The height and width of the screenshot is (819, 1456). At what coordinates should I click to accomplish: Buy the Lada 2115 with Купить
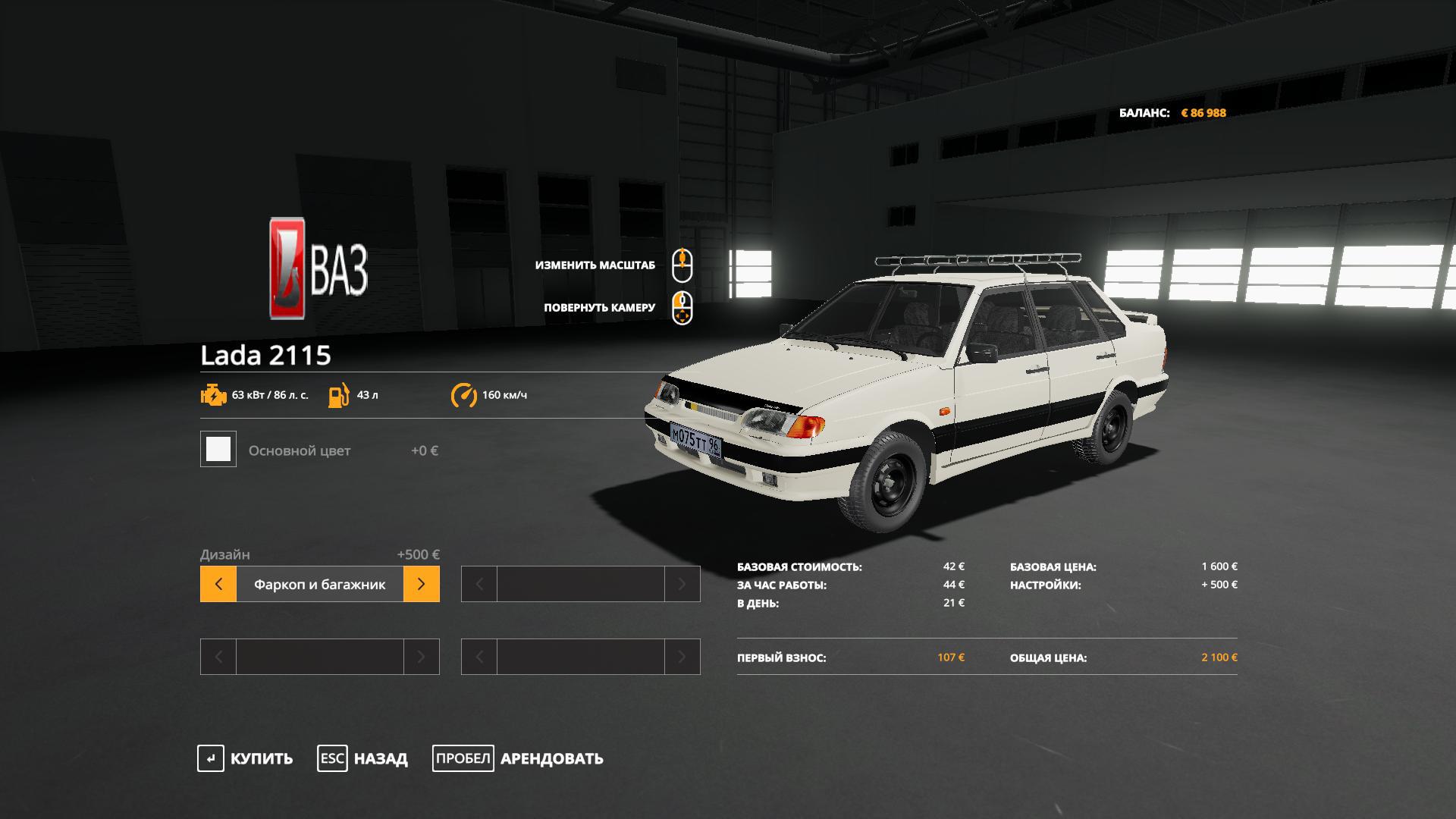pyautogui.click(x=245, y=758)
